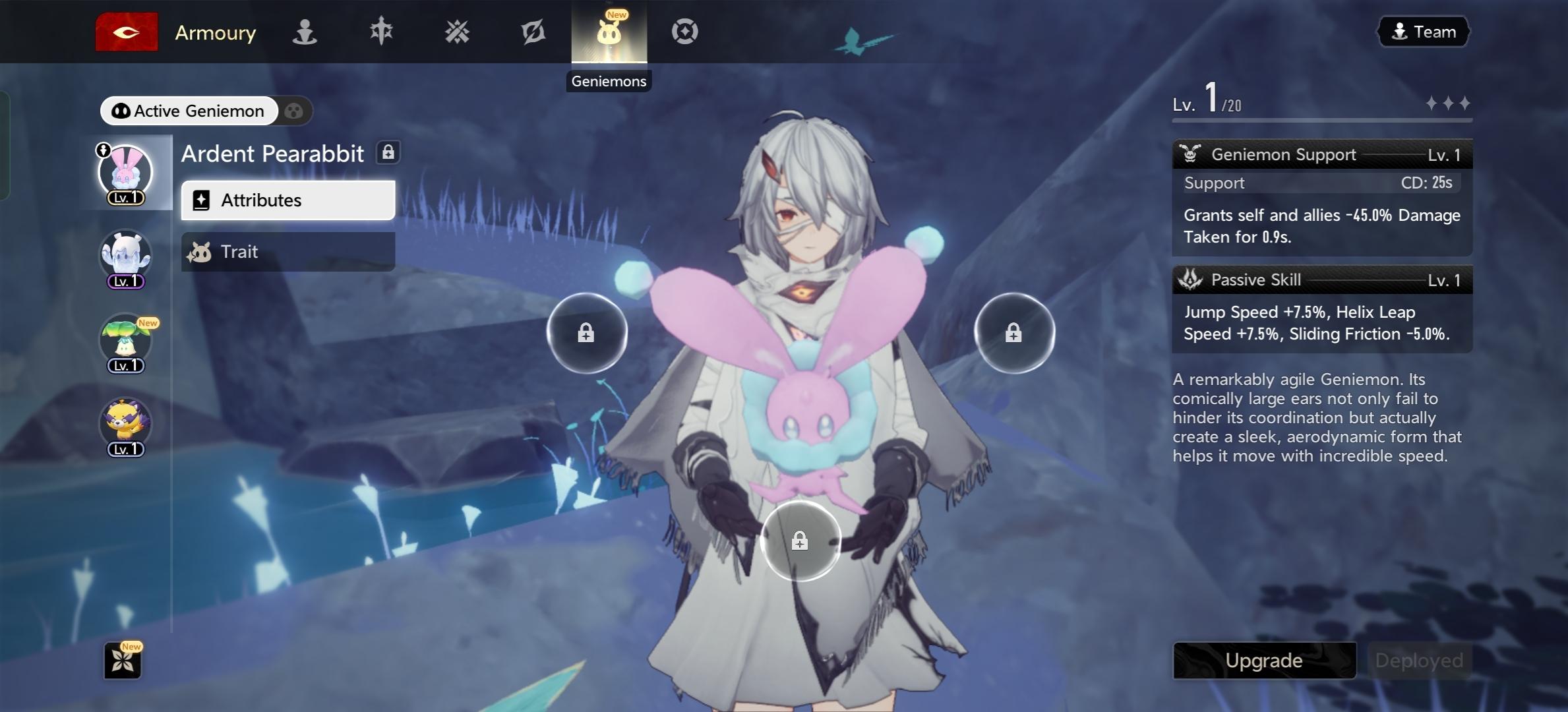Toggle the lock next to Ardent Pearabbit
Viewport: 1568px width, 712px height.
[388, 153]
